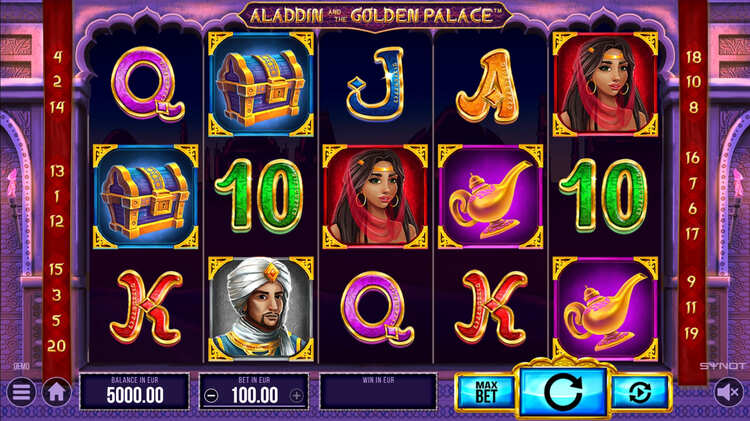Open the hamburger menu
Viewport: 750px width, 421px height.
(20, 392)
